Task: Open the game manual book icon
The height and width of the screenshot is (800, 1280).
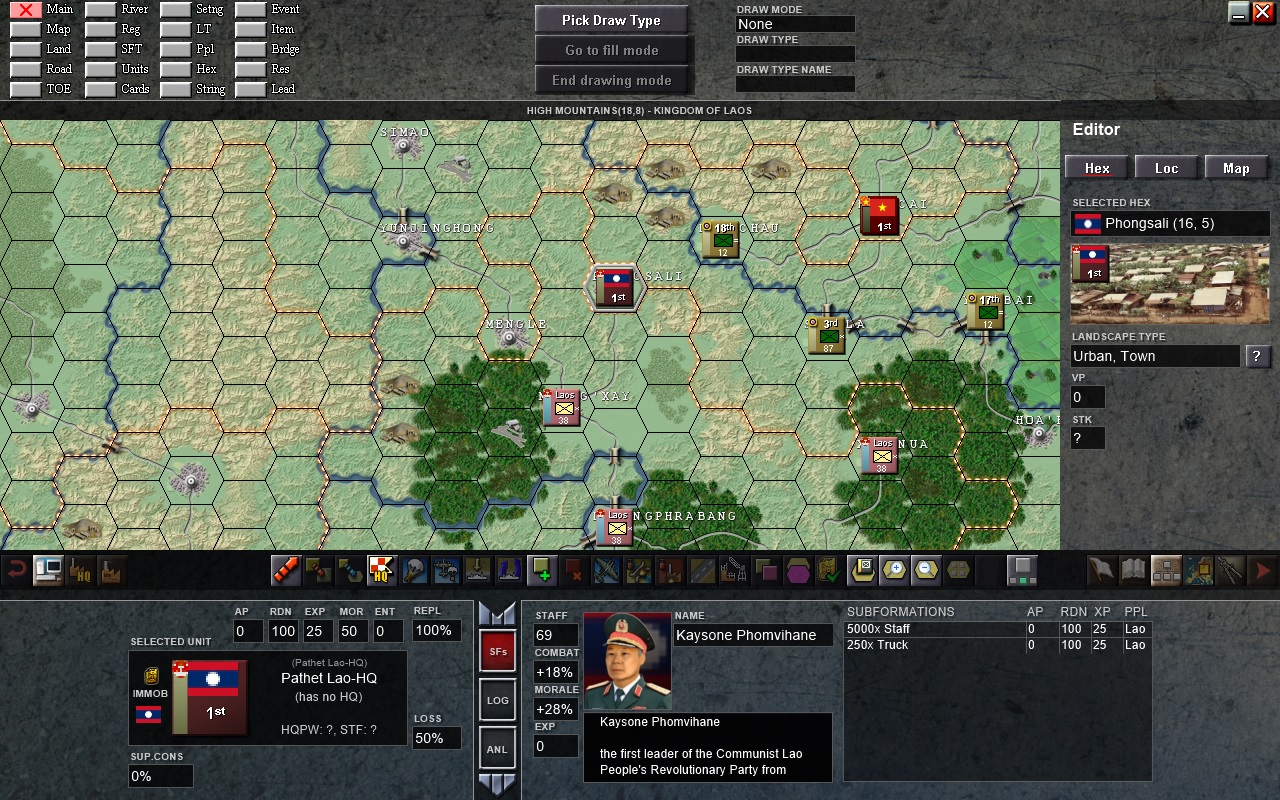Action: pos(1133,570)
